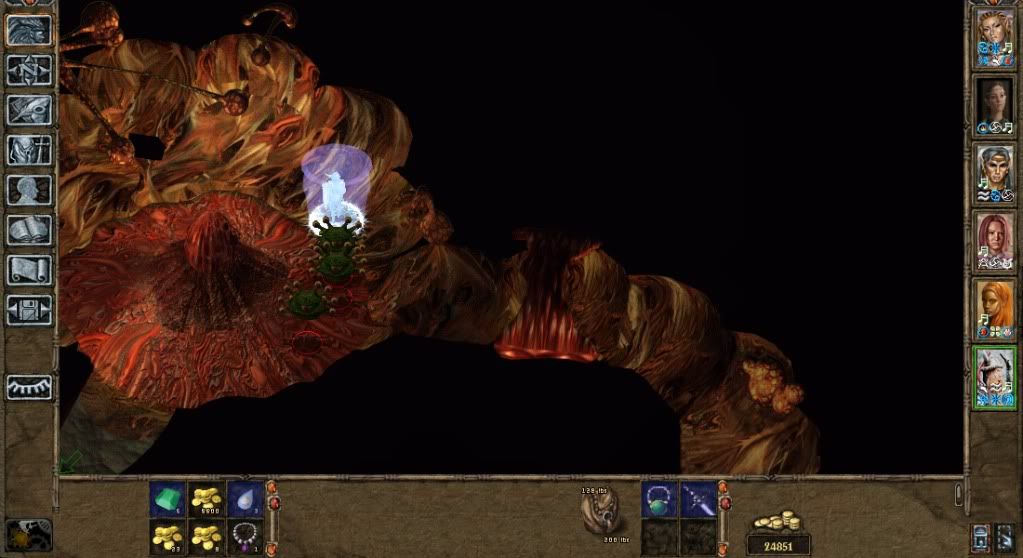1023x558 pixels.
Task: Select the dark-haired woman's portrait
Action: pyautogui.click(x=995, y=105)
